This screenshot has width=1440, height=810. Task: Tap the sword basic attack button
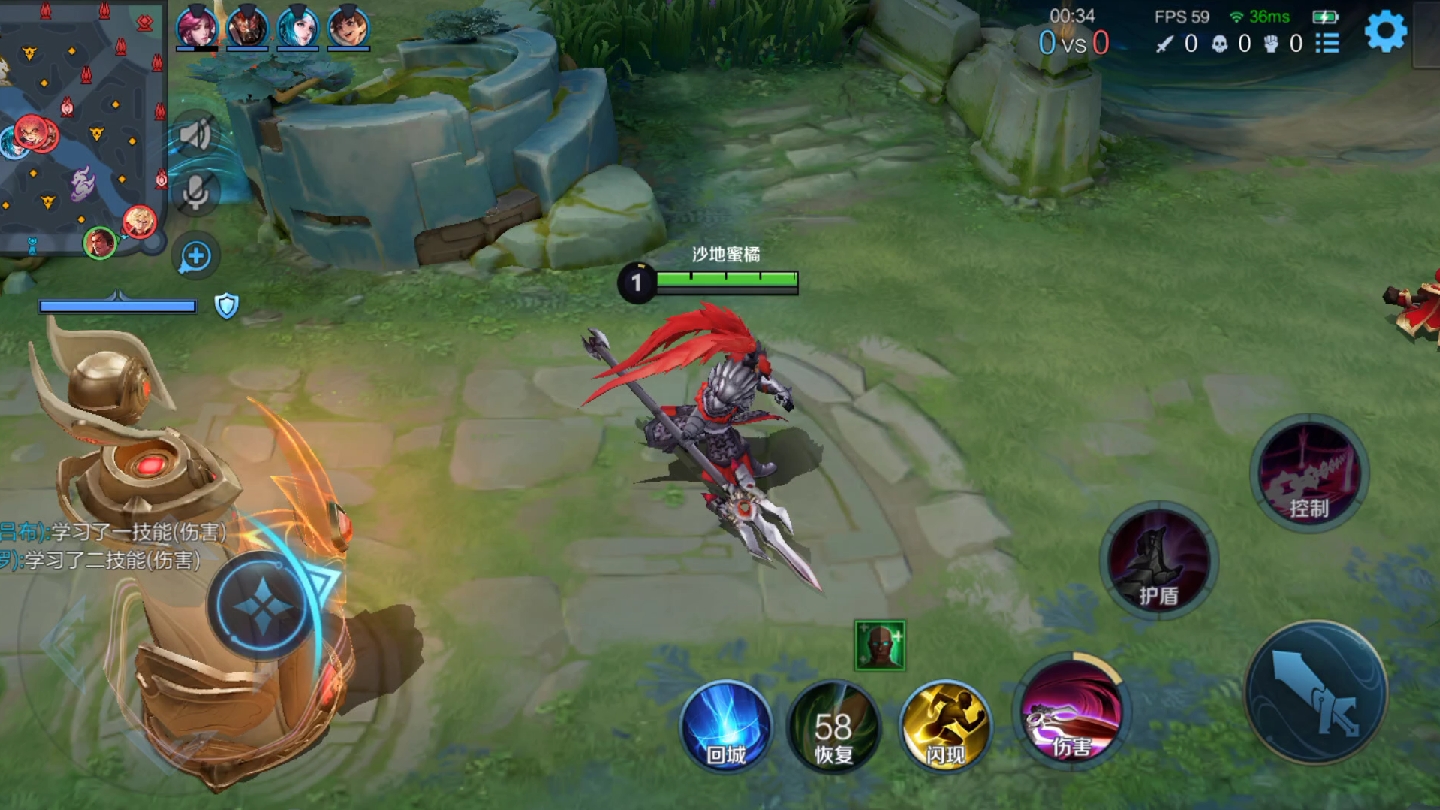tap(1315, 692)
